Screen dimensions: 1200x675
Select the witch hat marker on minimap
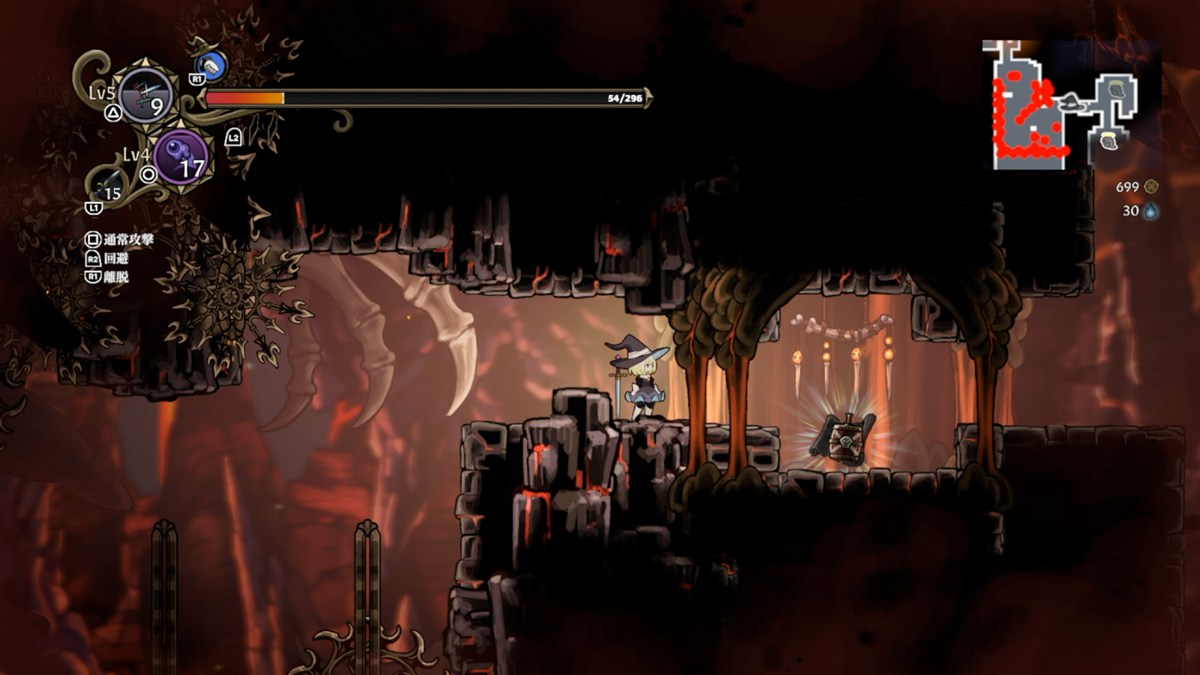pos(1070,100)
